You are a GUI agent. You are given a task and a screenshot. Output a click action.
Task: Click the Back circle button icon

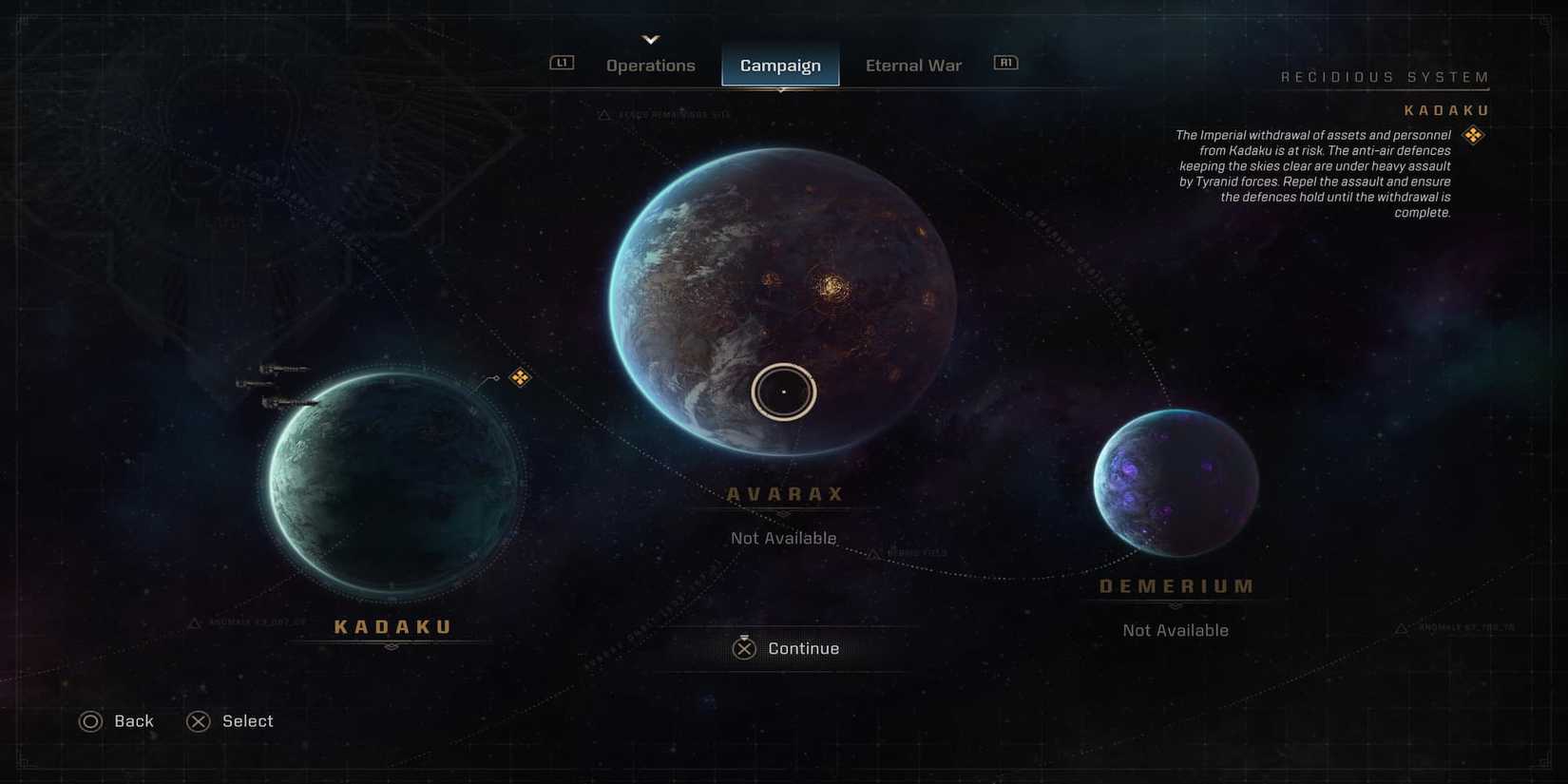(90, 721)
